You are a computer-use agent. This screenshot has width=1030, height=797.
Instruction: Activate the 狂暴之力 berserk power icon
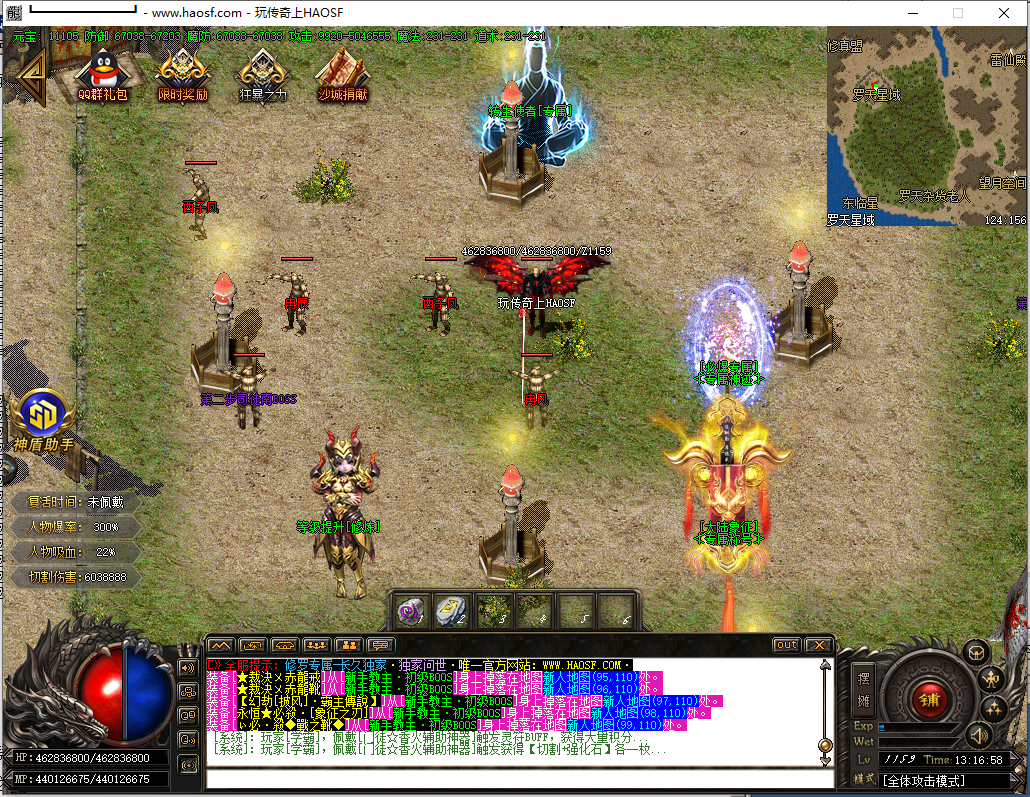262,73
